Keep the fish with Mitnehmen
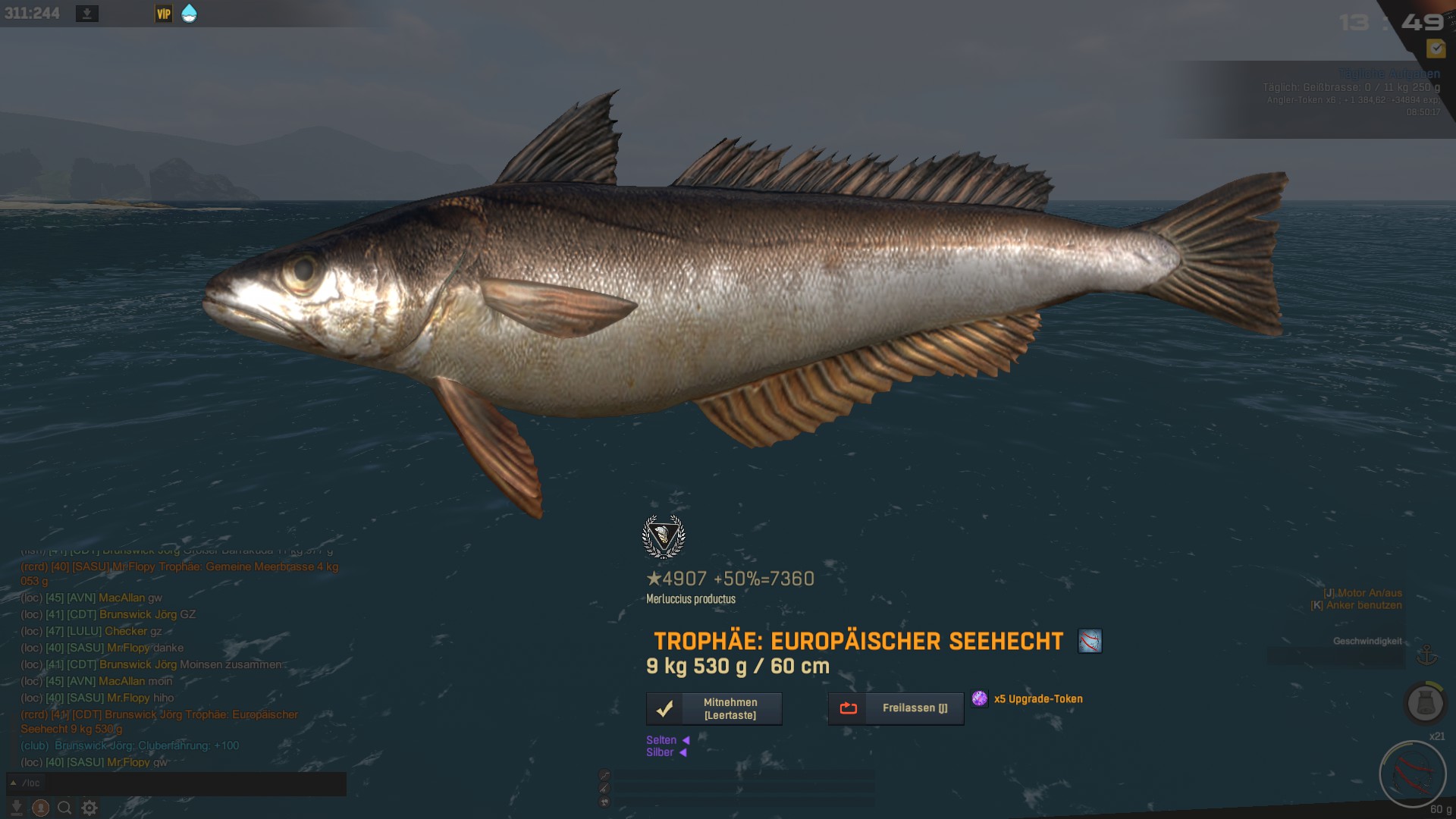Viewport: 1456px width, 819px height. pyautogui.click(x=714, y=709)
